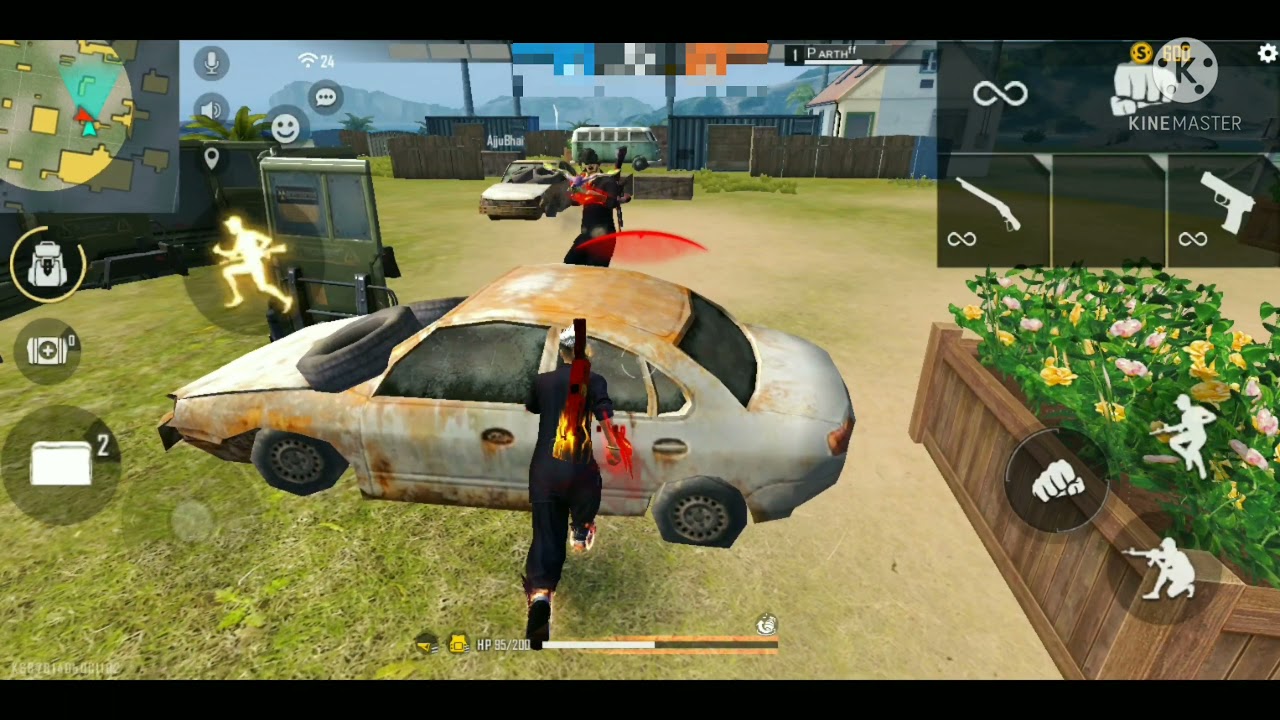Toggle the speaker sound icon
The image size is (1280, 720).
pyautogui.click(x=211, y=110)
